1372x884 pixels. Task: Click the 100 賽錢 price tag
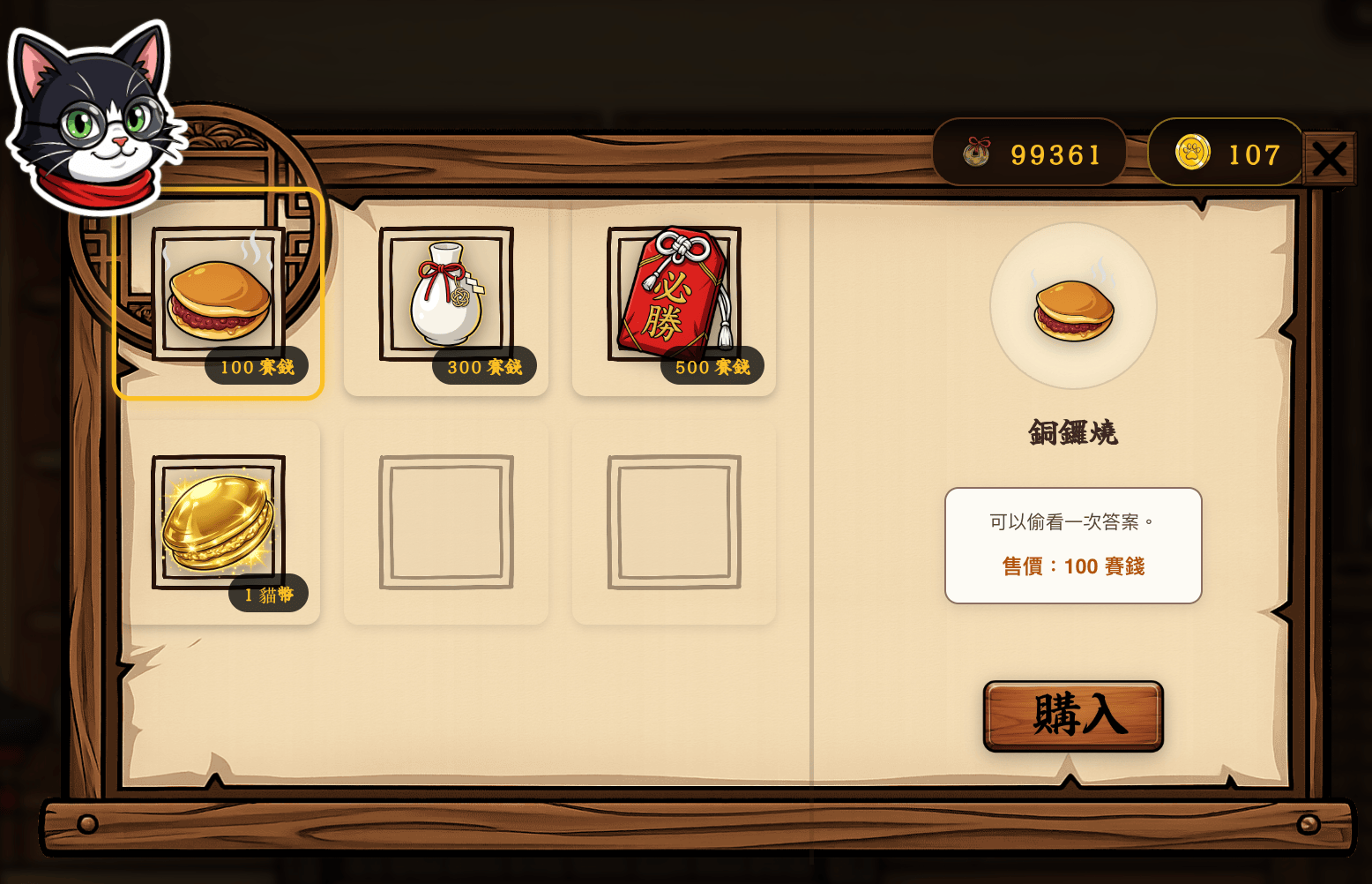[x=256, y=367]
